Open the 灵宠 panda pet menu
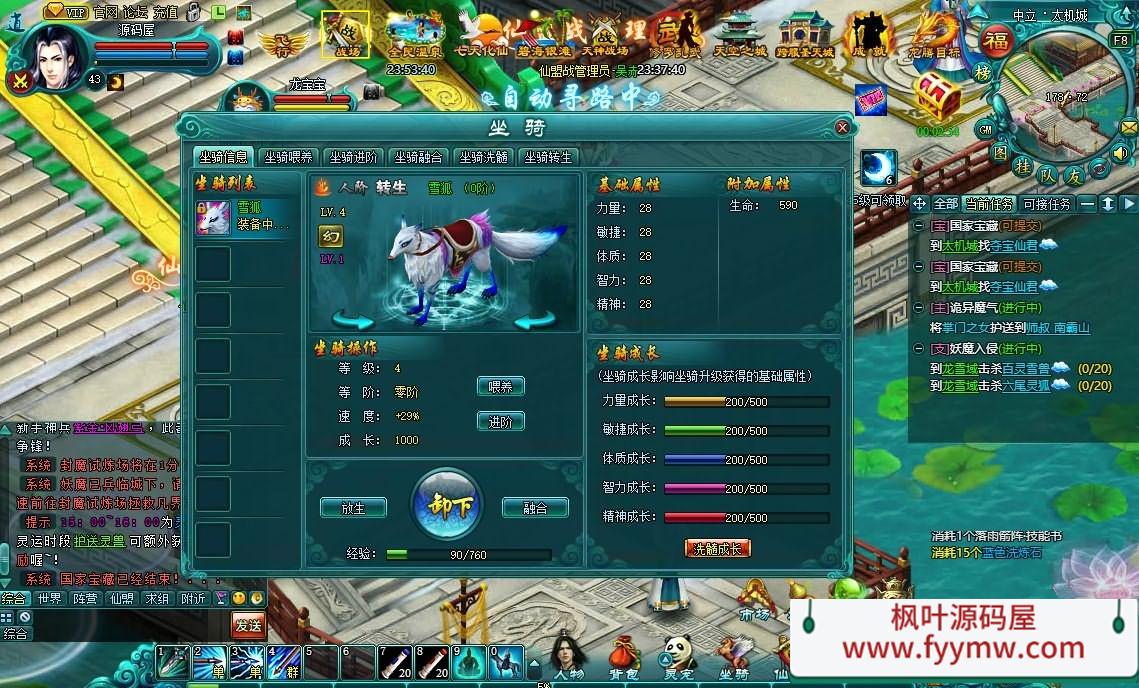Screen dimensions: 1139x688 [678, 658]
